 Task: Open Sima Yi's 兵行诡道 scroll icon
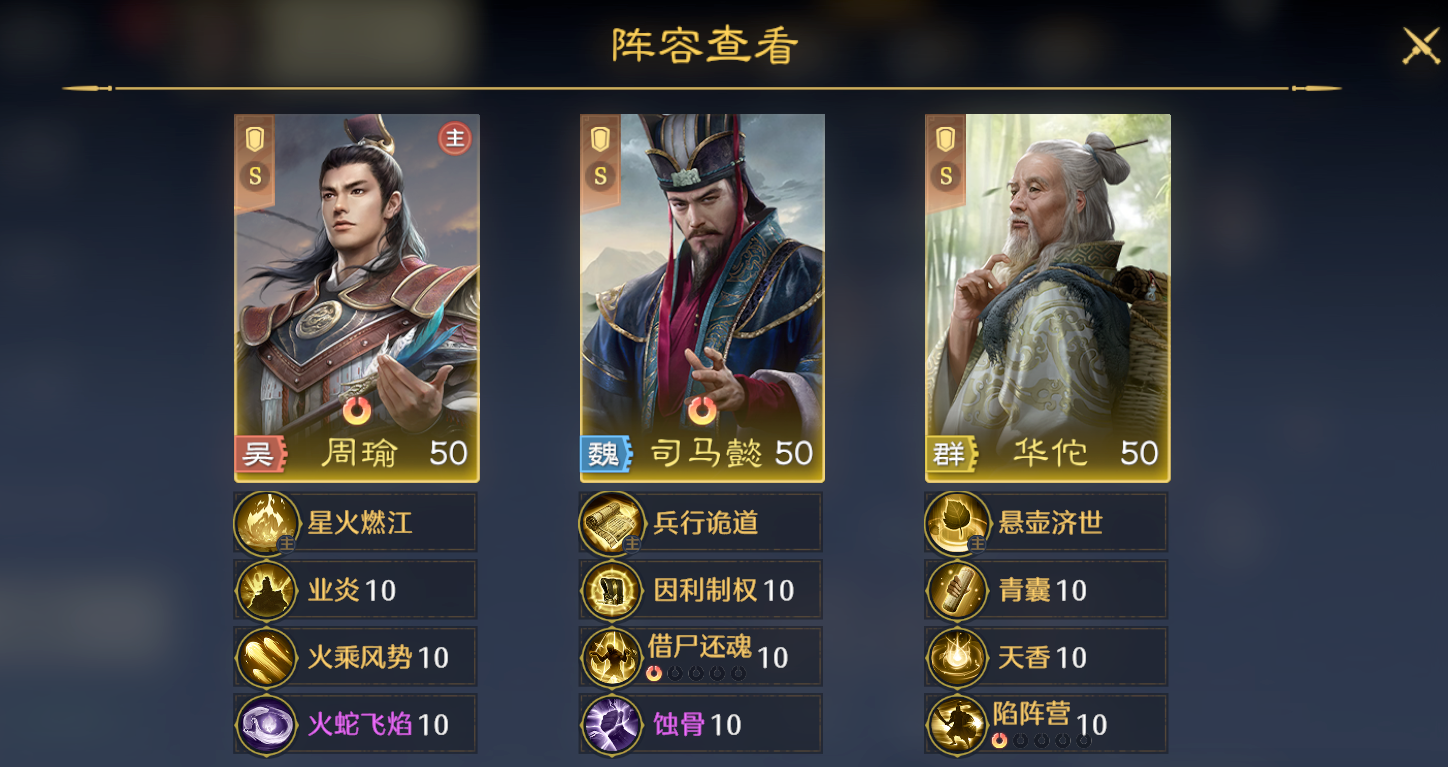point(611,522)
